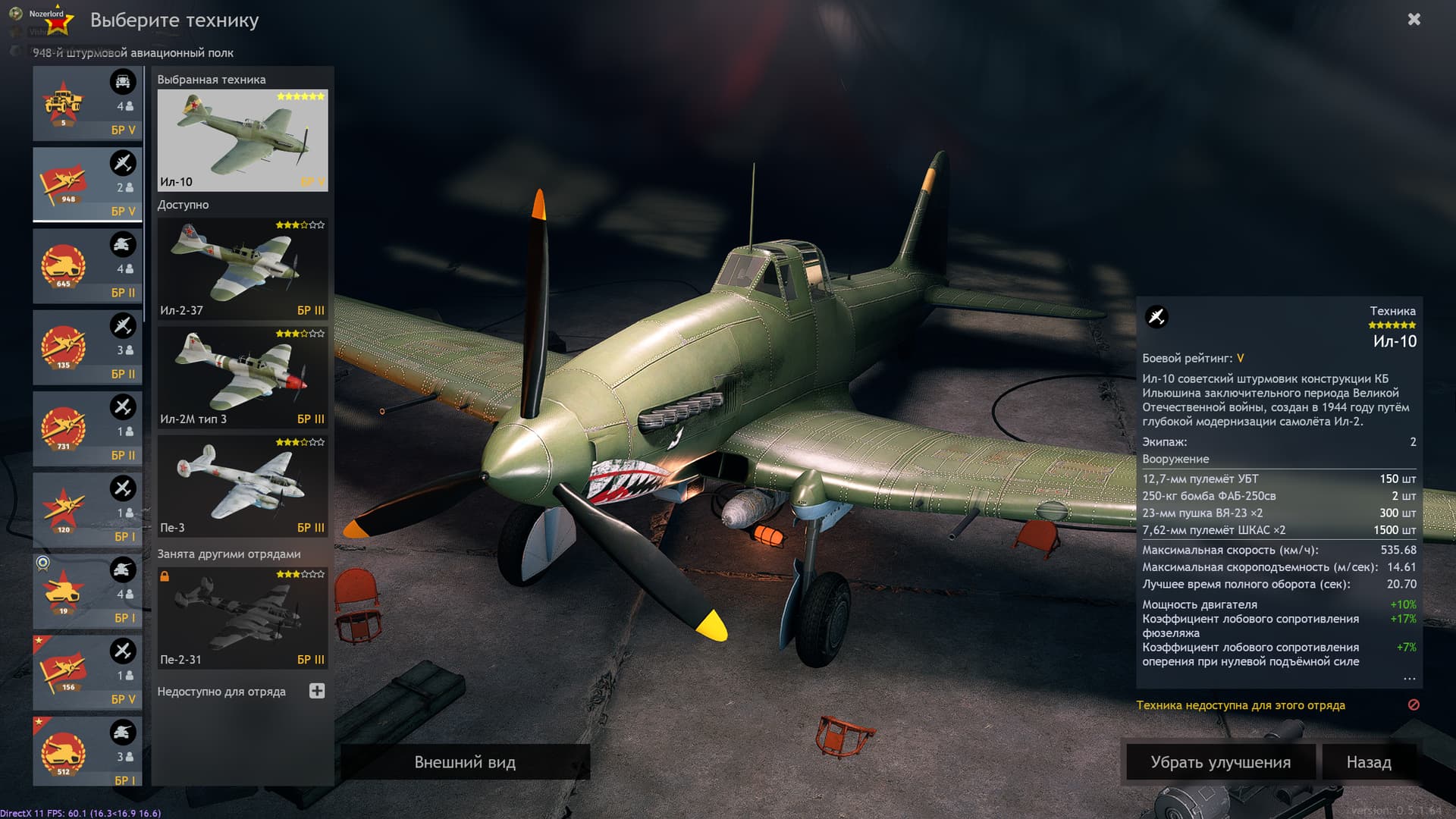This screenshot has height=819, width=1456.
Task: Select squad 645 tank unit
Action: click(x=87, y=265)
